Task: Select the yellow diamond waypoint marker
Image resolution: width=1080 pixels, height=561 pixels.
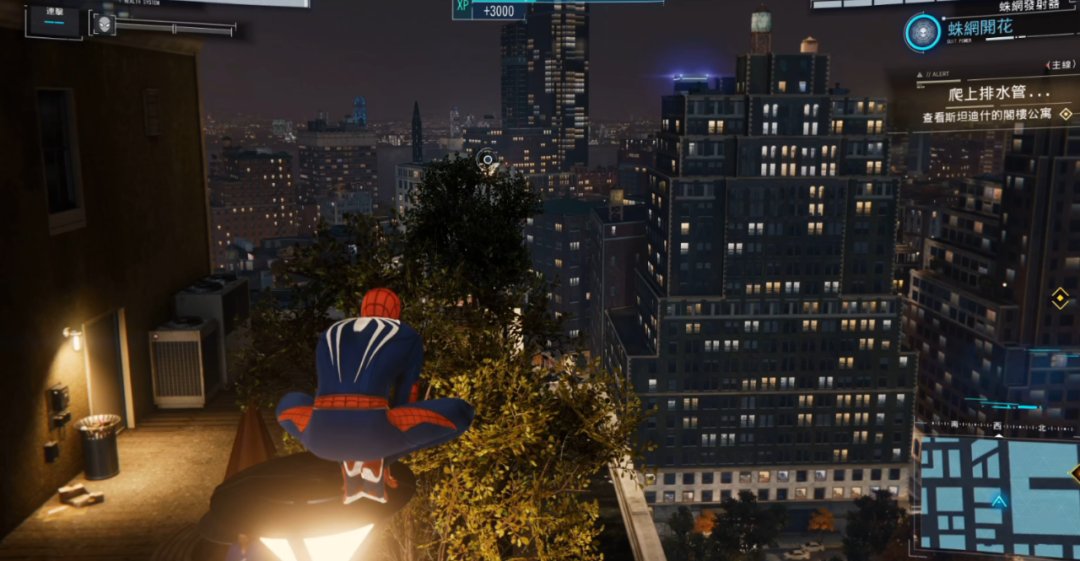Action: click(1059, 297)
